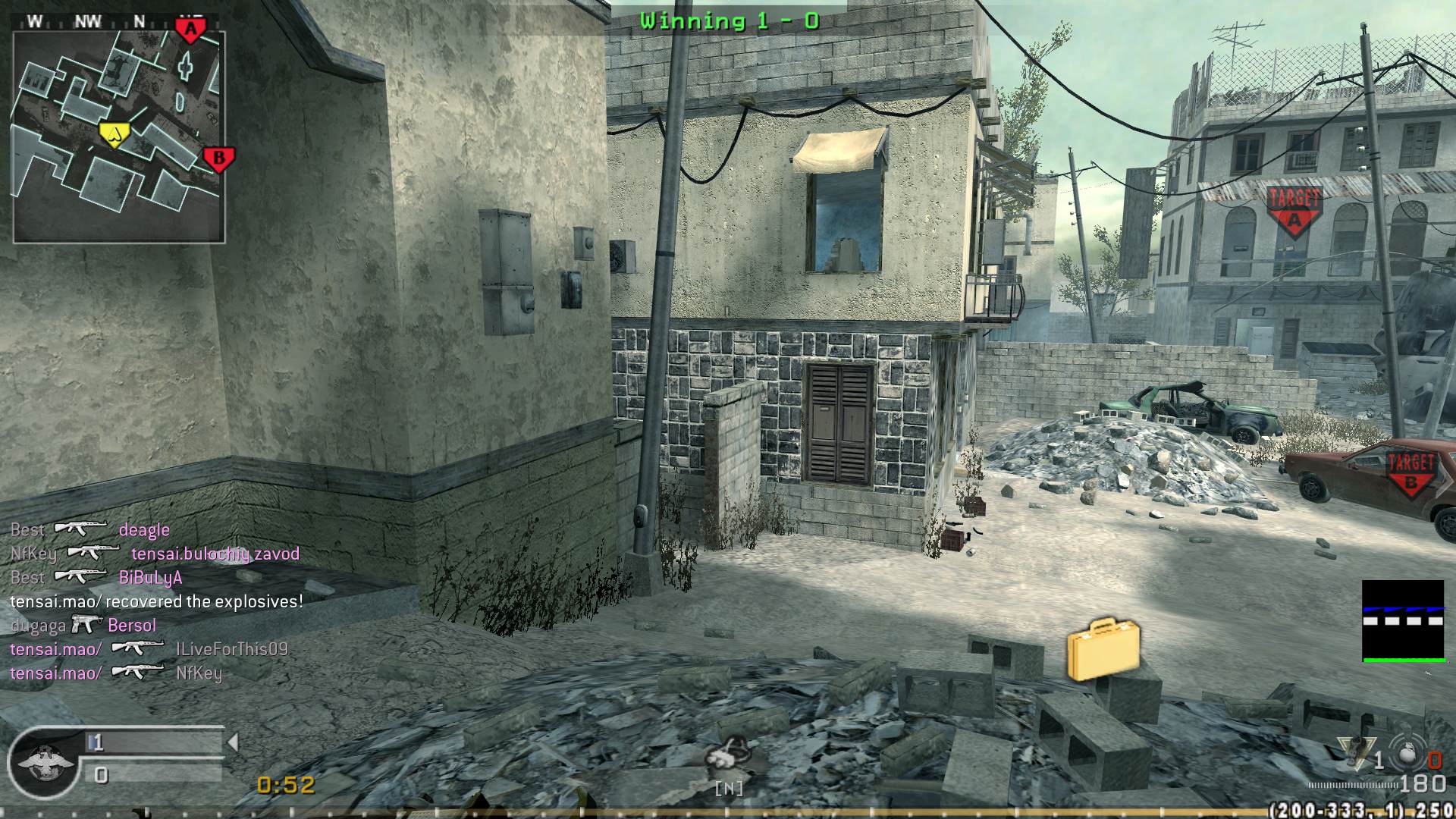Select the kill feed row naming Bersol
The width and height of the screenshot is (1456, 819).
pos(83,626)
